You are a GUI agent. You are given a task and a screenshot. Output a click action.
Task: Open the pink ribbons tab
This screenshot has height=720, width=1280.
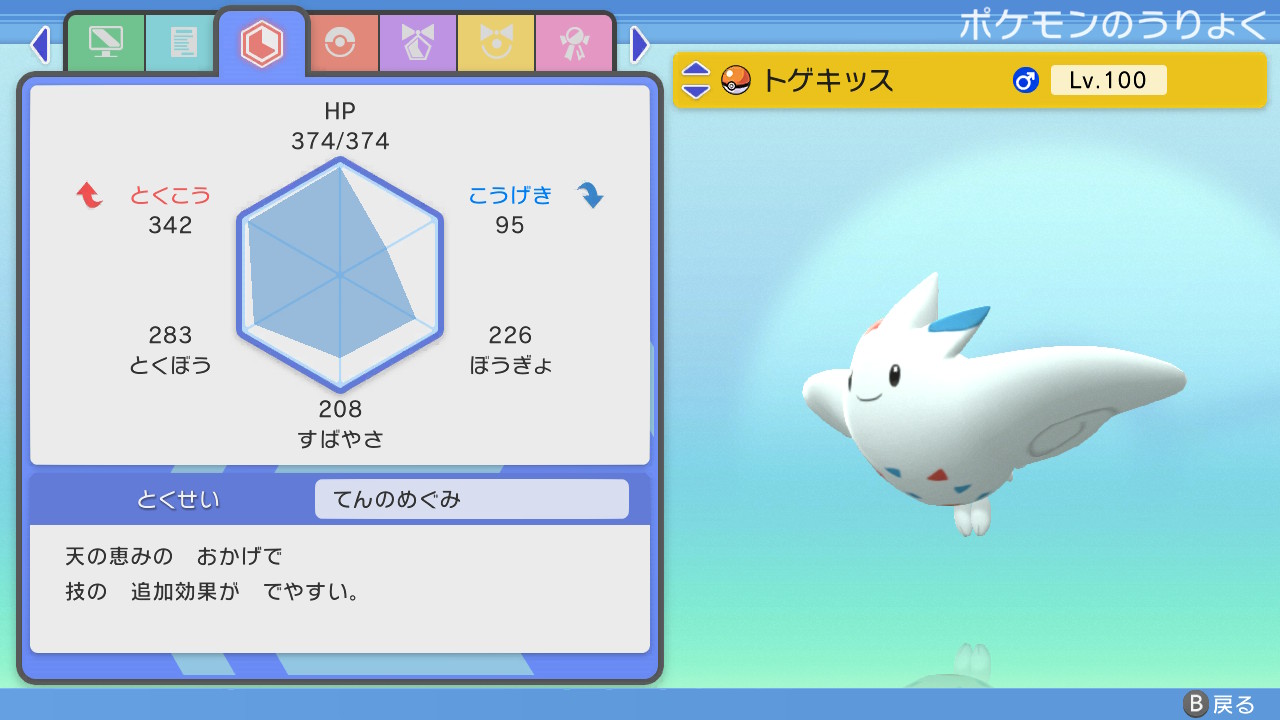(x=574, y=42)
